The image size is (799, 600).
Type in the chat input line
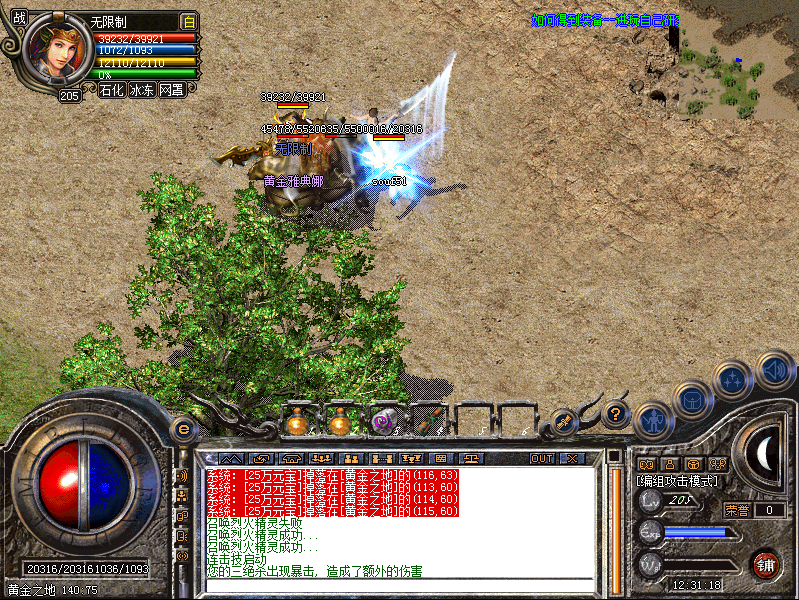[x=400, y=586]
